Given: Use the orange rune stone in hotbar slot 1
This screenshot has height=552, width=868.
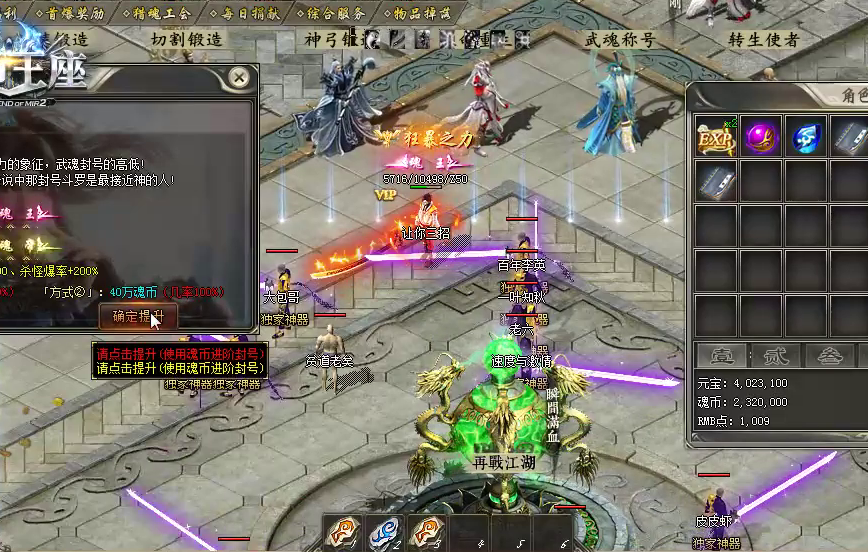Looking at the screenshot, I should (341, 531).
